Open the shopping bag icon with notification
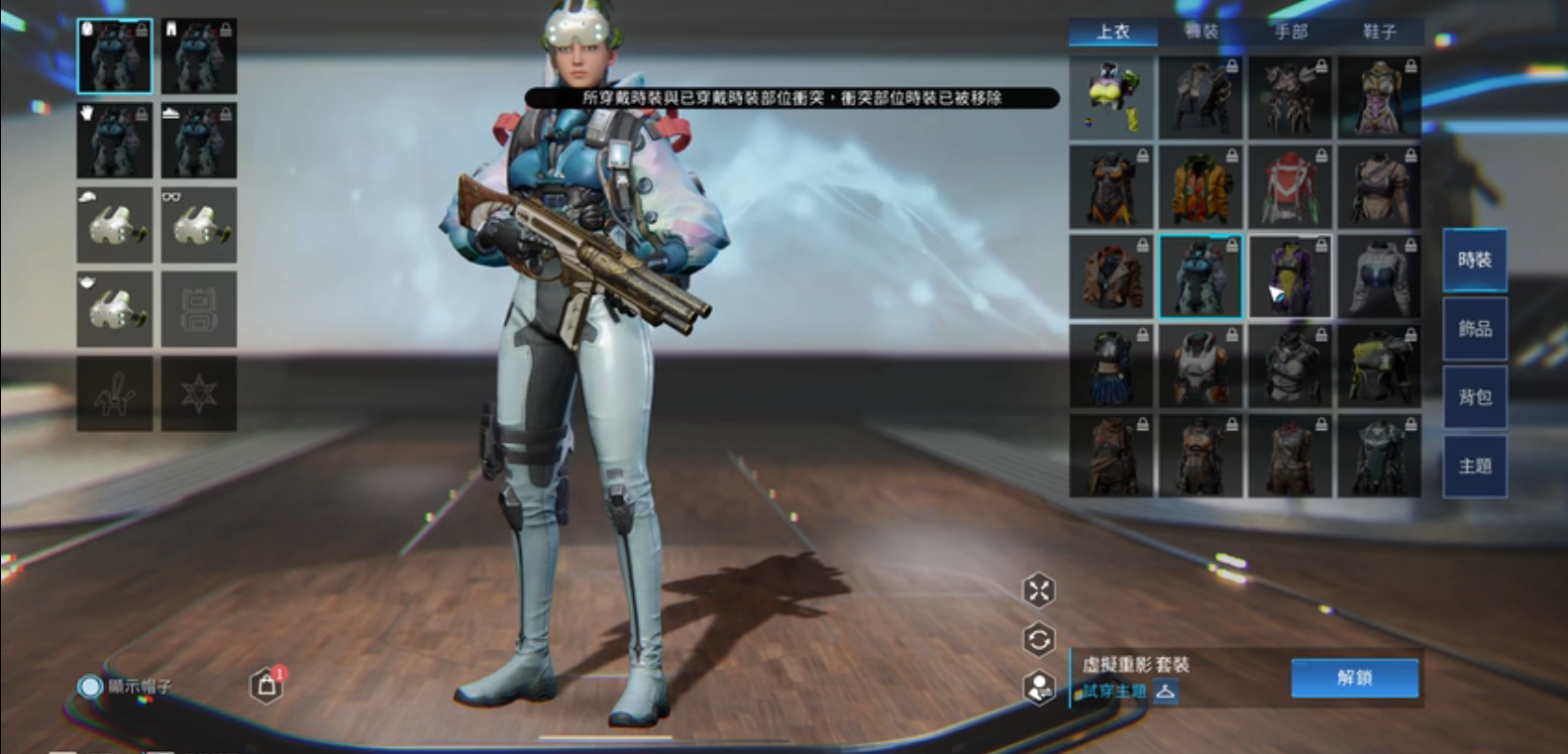 tap(266, 685)
